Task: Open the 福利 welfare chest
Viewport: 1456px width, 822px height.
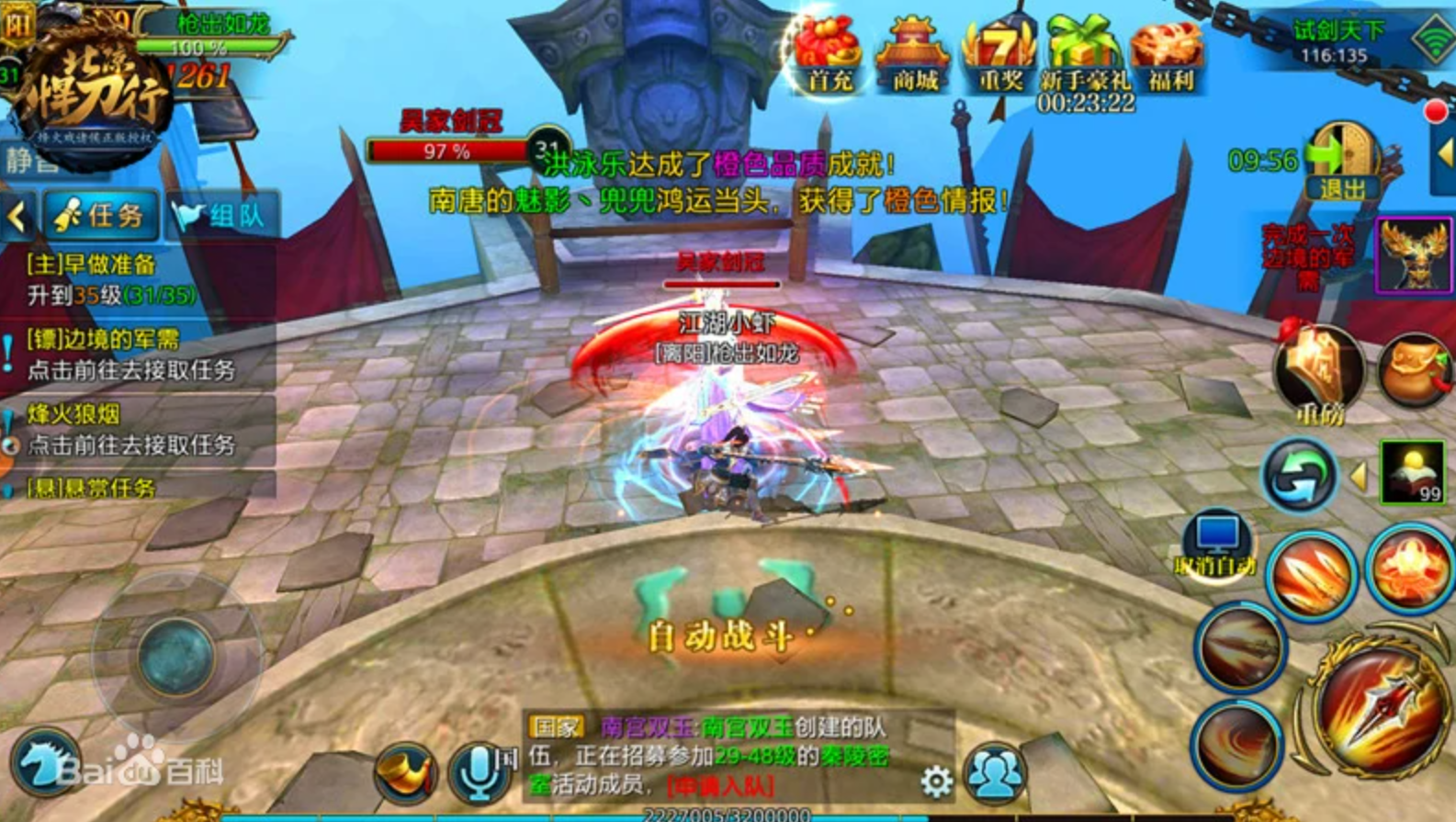Action: tap(1168, 56)
